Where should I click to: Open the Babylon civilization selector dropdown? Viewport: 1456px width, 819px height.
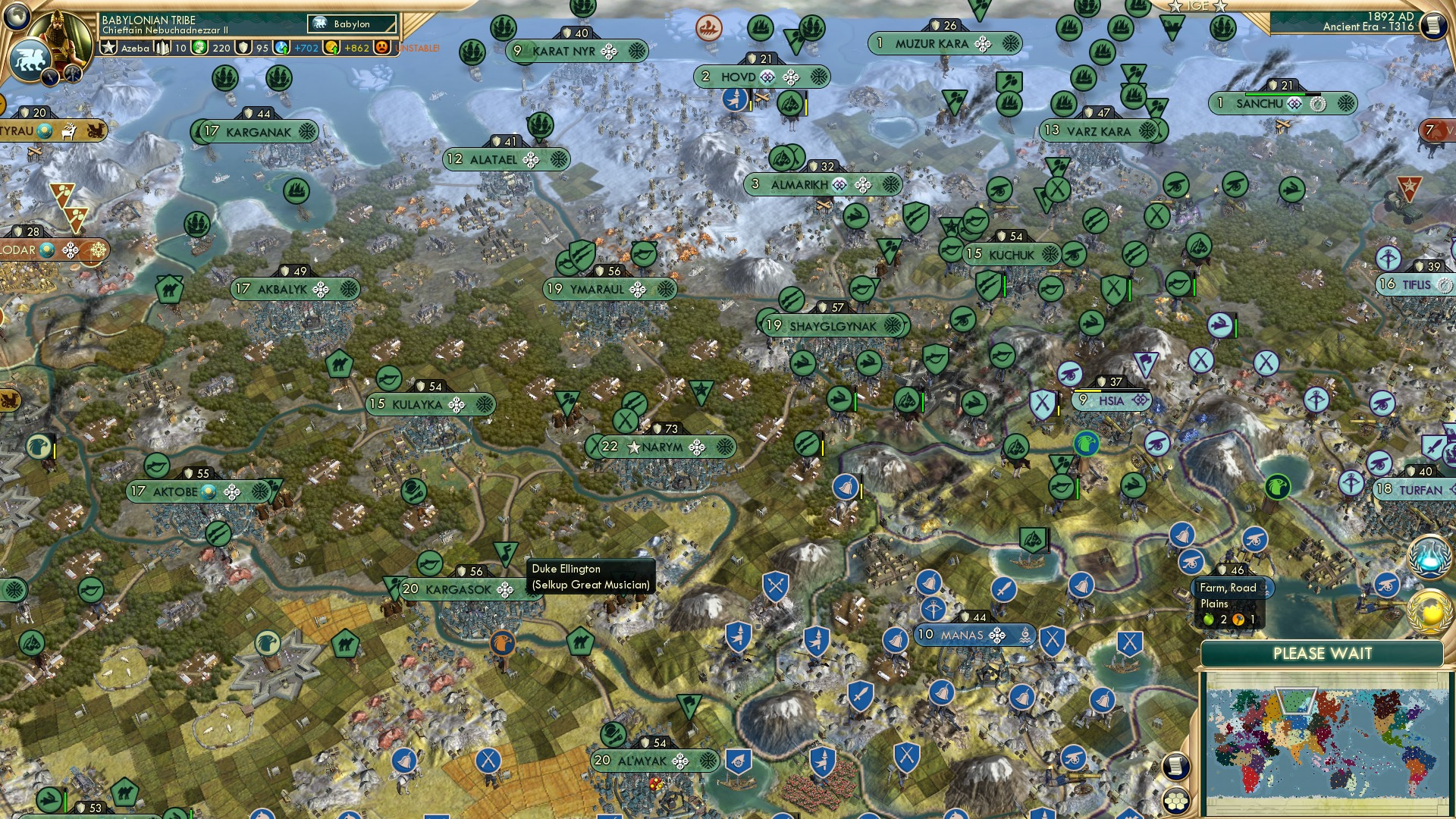tap(351, 24)
